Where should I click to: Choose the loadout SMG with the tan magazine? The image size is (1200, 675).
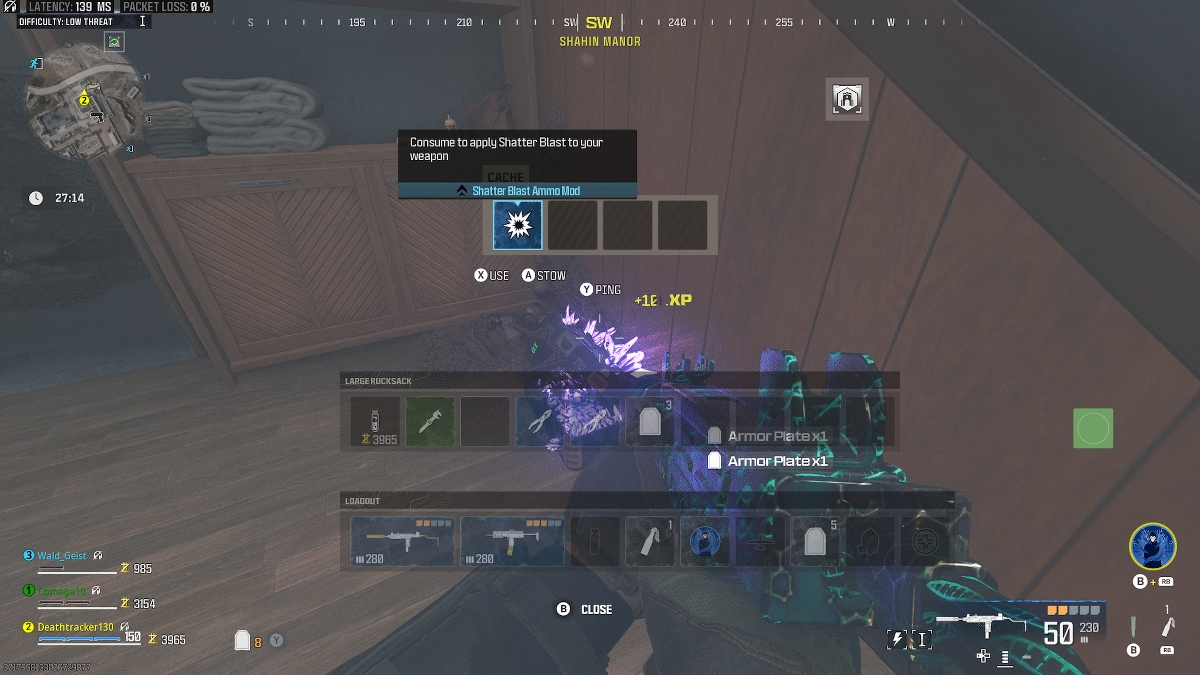pyautogui.click(x=512, y=541)
